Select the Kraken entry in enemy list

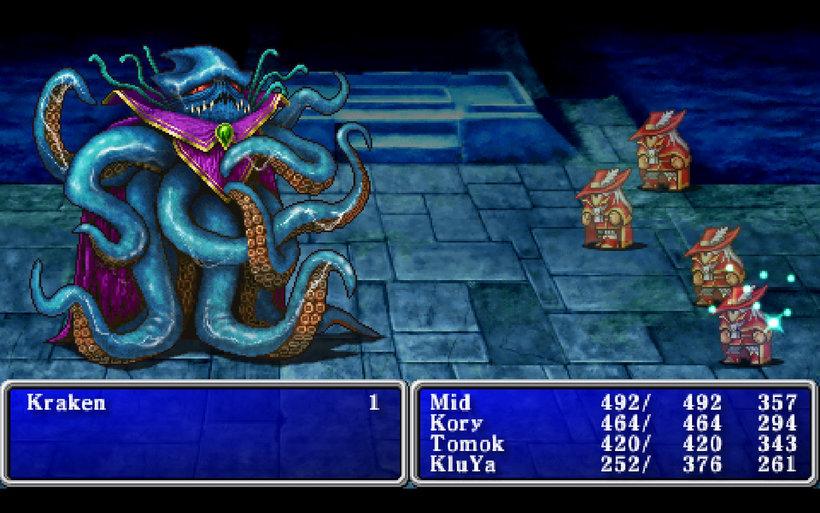(x=66, y=403)
